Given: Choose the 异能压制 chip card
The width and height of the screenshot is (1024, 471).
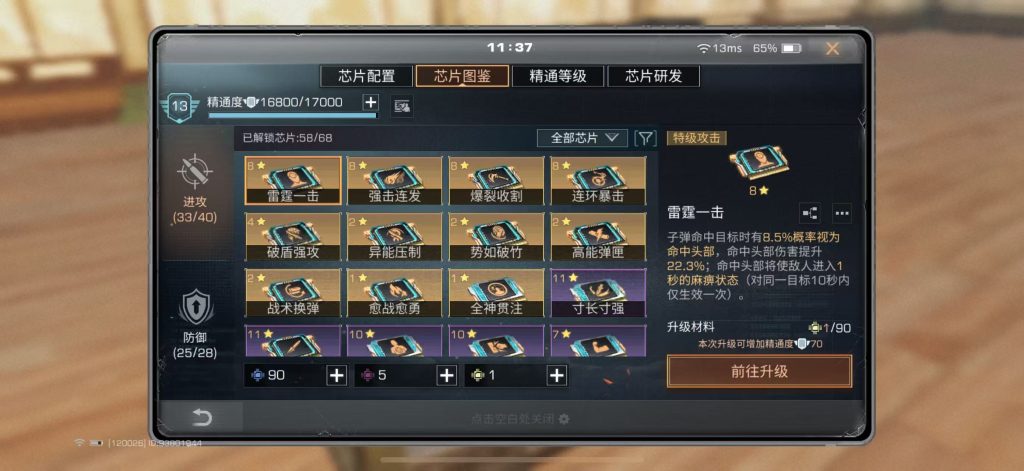Looking at the screenshot, I should 394,237.
